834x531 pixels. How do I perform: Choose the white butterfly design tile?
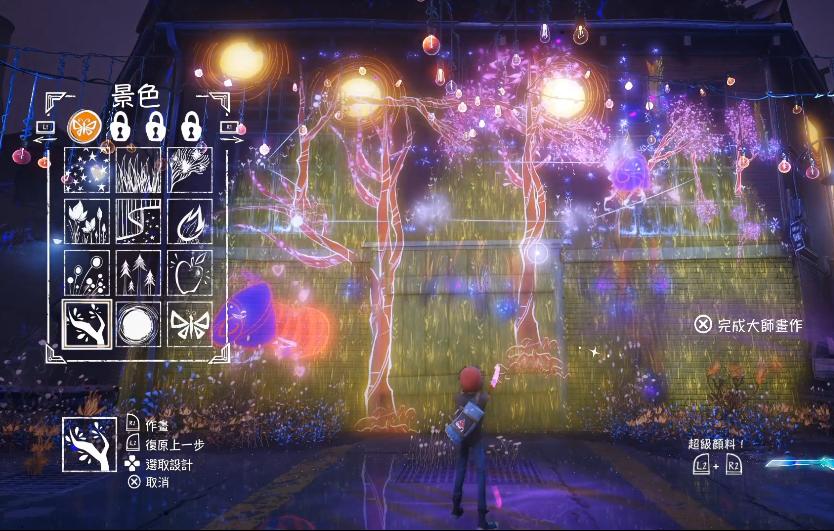click(x=189, y=325)
